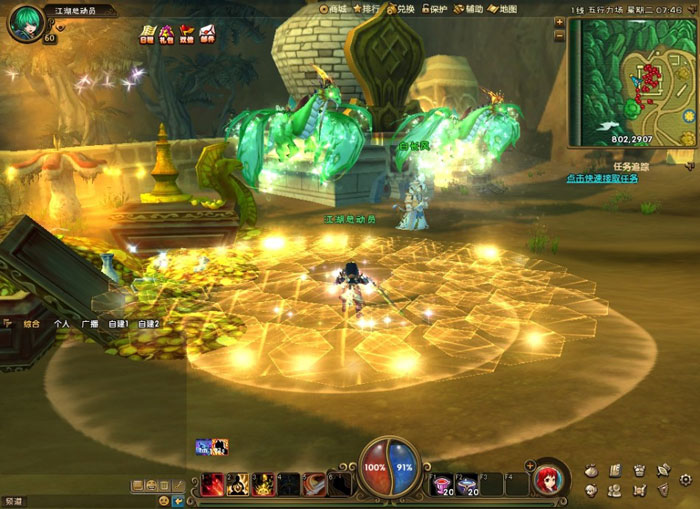This screenshot has height=509, width=700.
Task: Open the gear settings icon
Action: pyautogui.click(x=686, y=480)
